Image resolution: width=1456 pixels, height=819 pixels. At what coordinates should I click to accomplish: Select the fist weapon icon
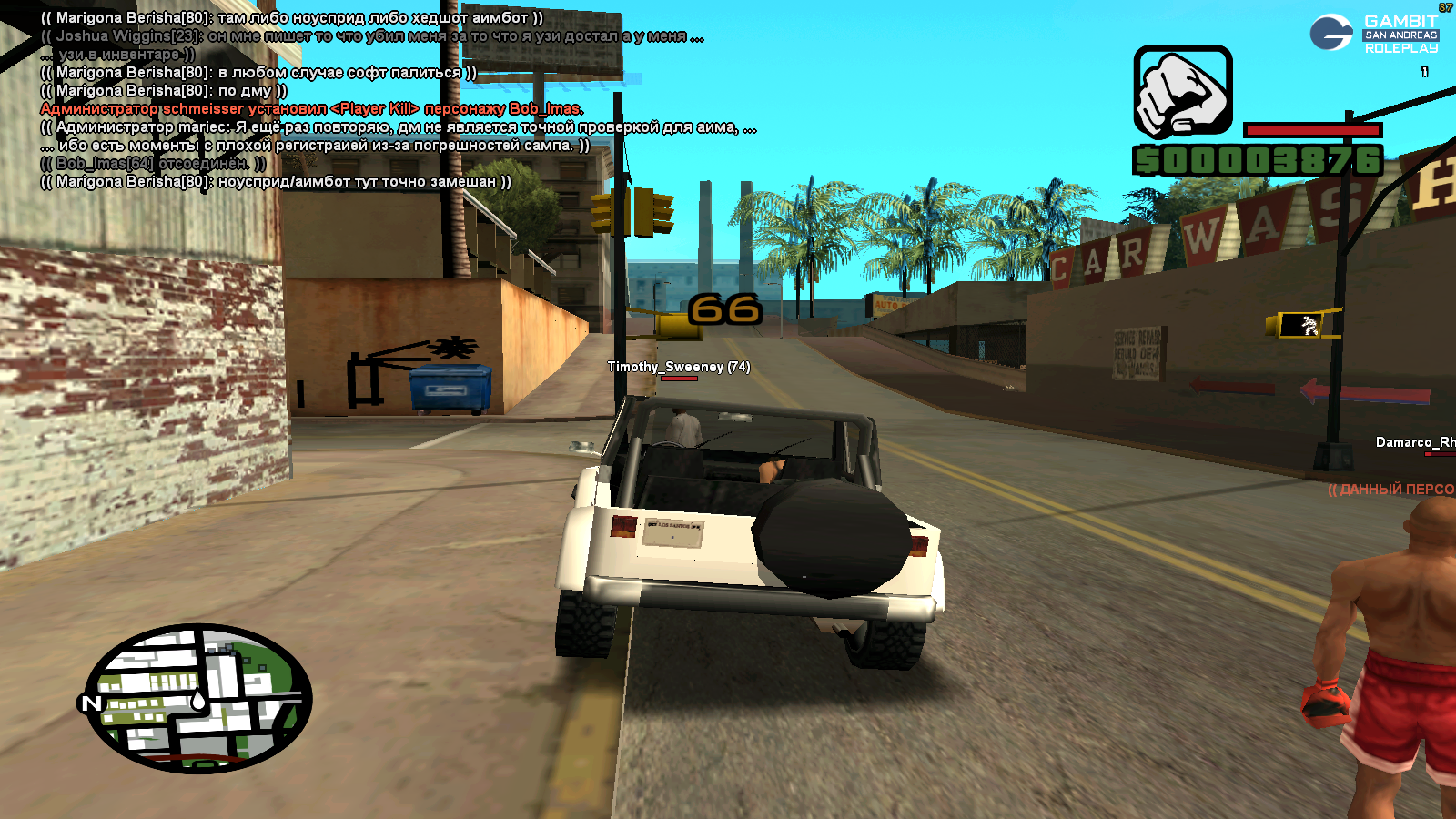point(1182,92)
